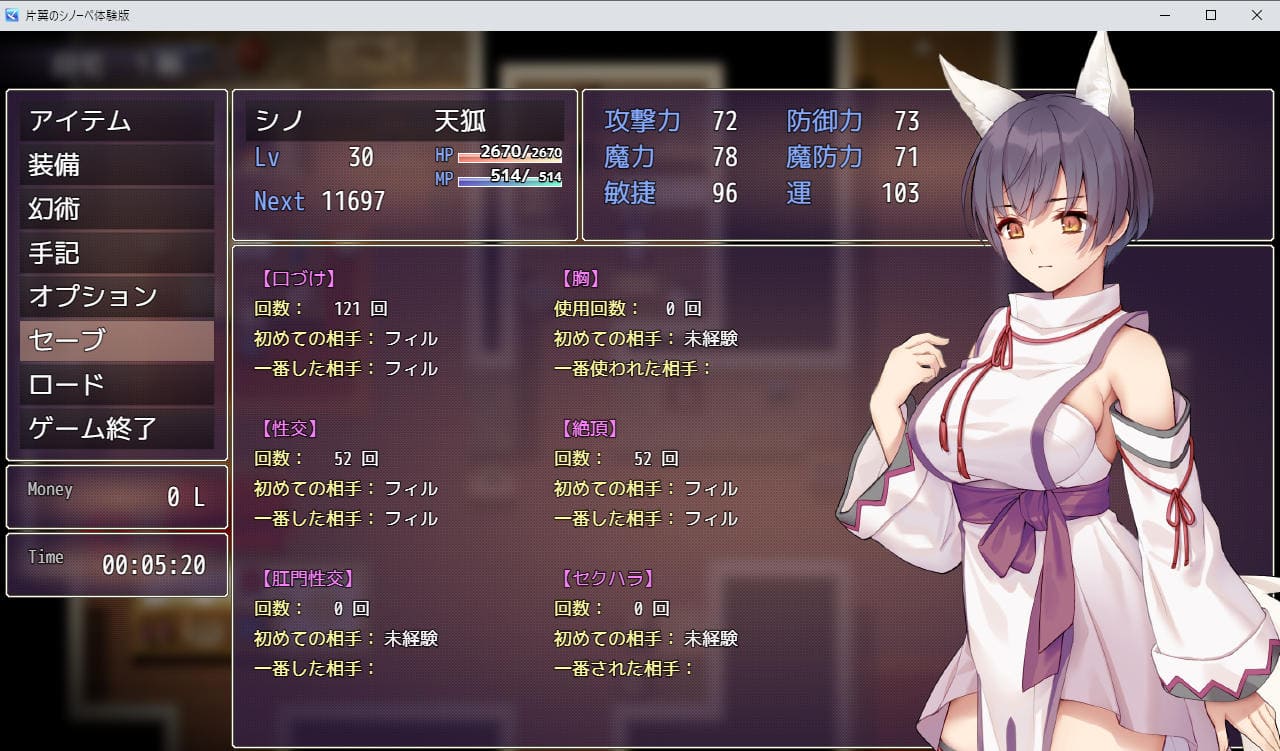Viewport: 1280px width, 751px height.
Task: Open the アイテム menu entry
Action: point(117,121)
